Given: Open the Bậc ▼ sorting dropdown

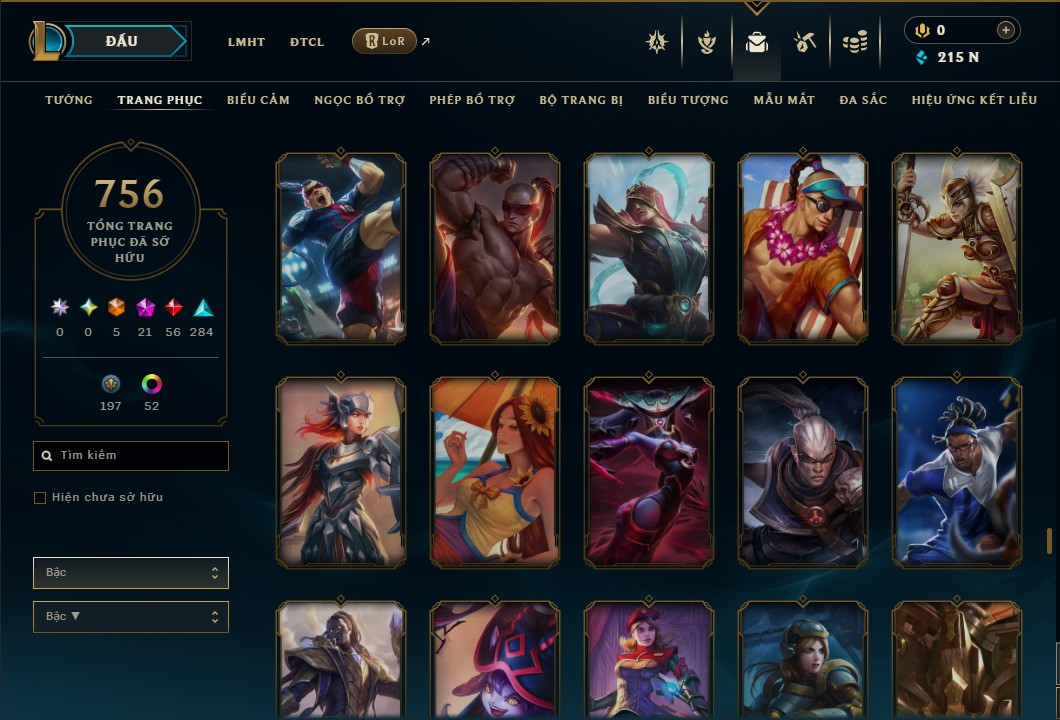Looking at the screenshot, I should coord(131,617).
